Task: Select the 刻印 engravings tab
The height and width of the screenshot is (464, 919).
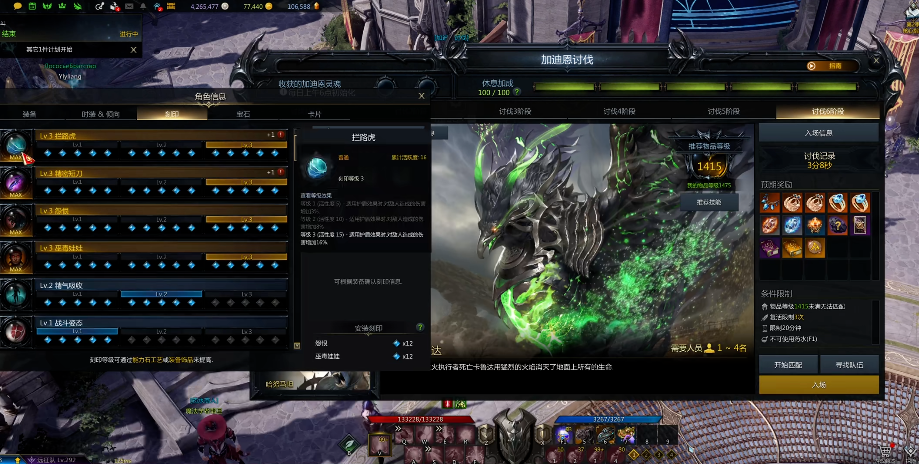Action: 172,114
